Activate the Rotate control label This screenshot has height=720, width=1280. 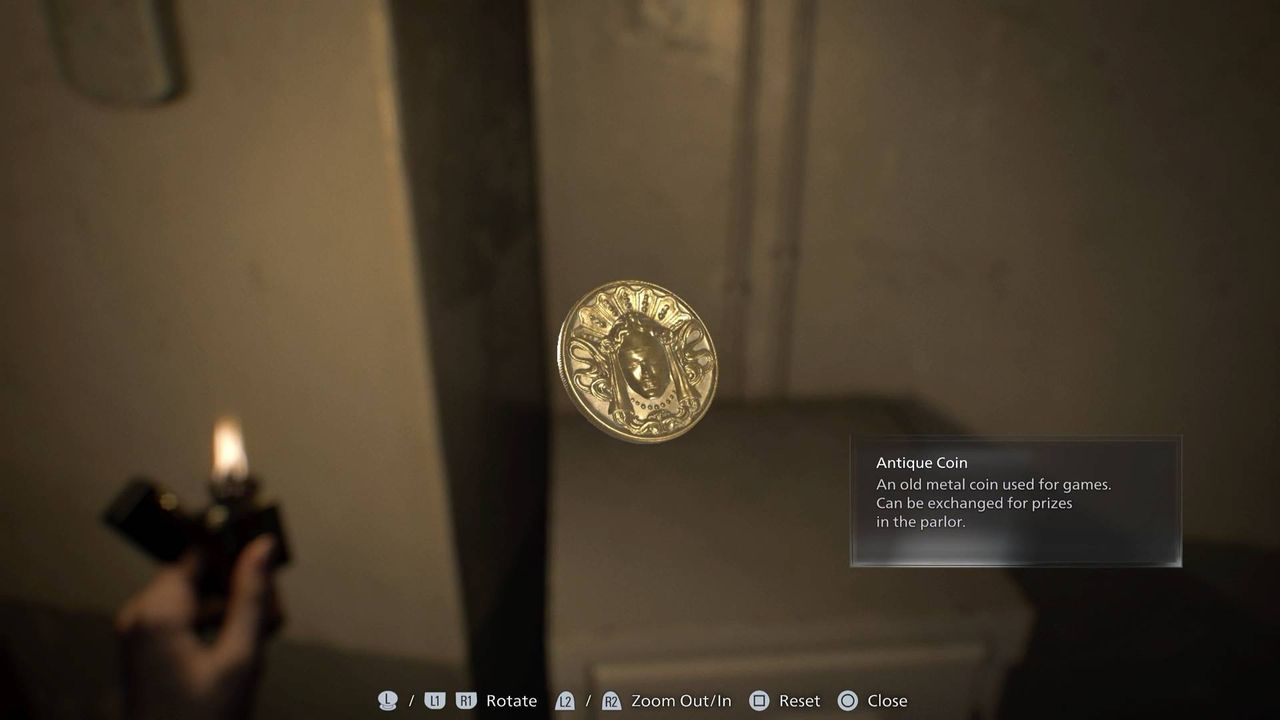tap(511, 701)
